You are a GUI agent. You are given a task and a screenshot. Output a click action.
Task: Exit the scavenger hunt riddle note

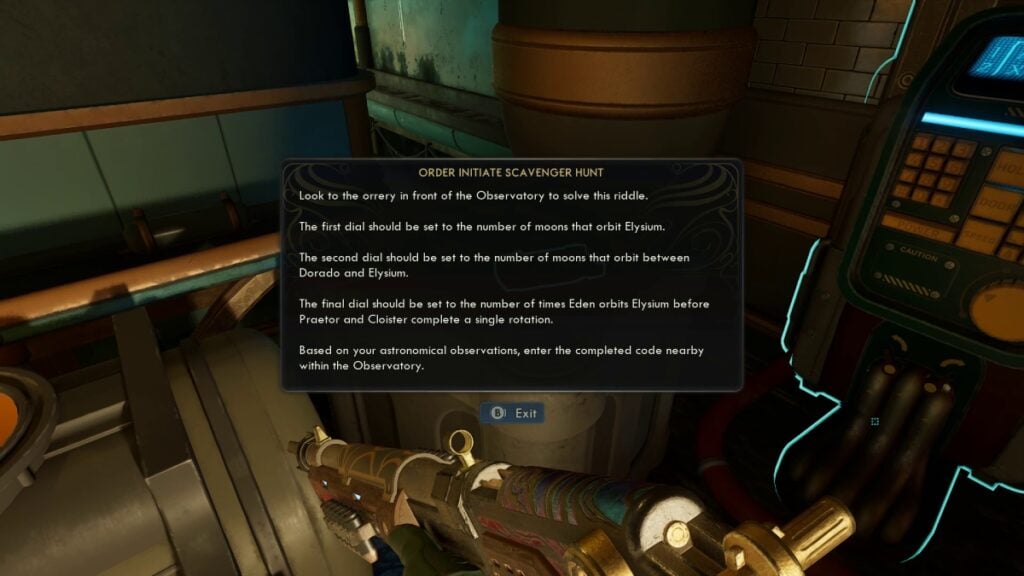(x=512, y=413)
